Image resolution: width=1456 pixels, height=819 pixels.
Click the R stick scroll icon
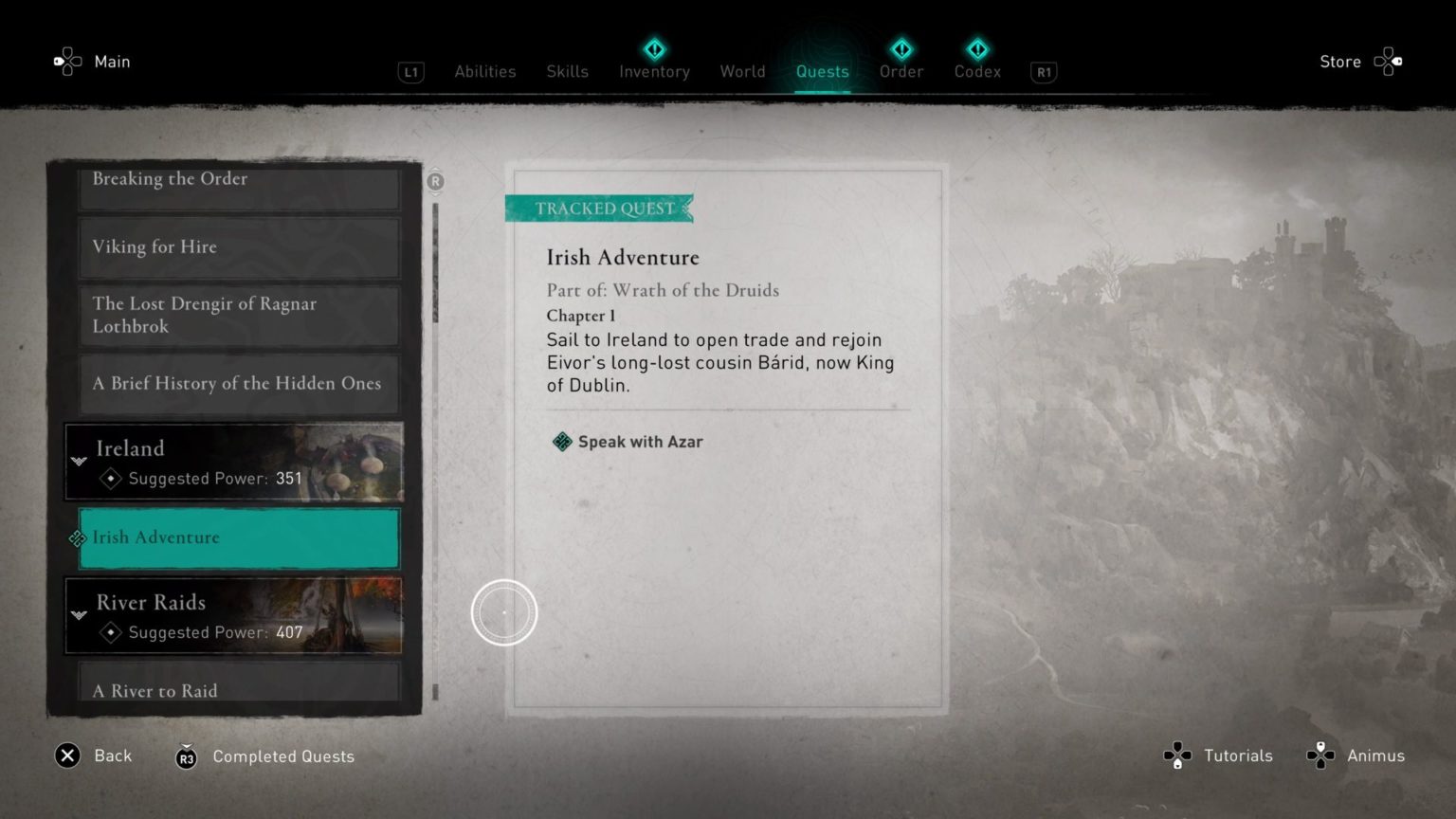click(x=435, y=182)
